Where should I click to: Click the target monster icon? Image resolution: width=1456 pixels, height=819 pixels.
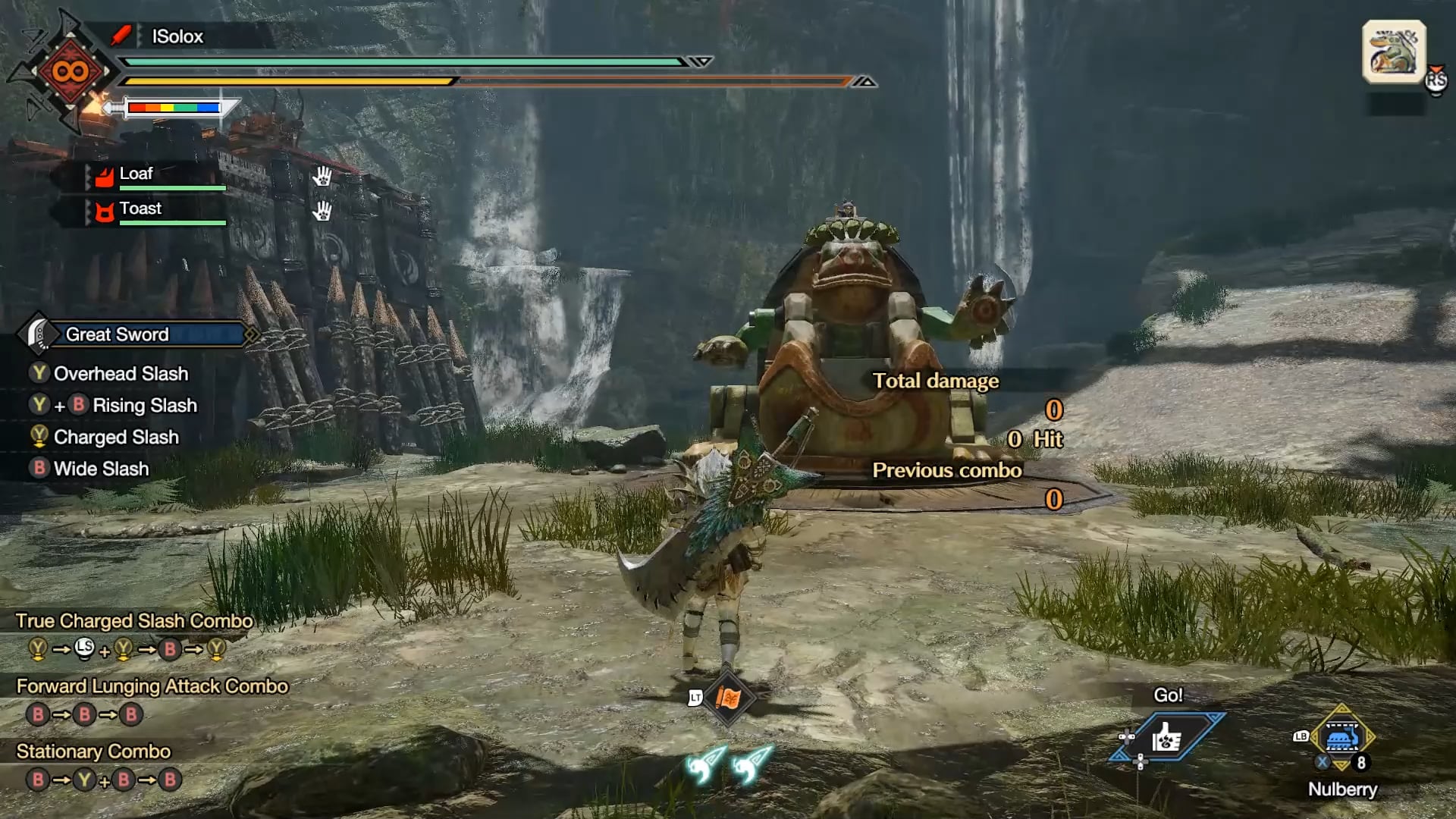point(1394,52)
